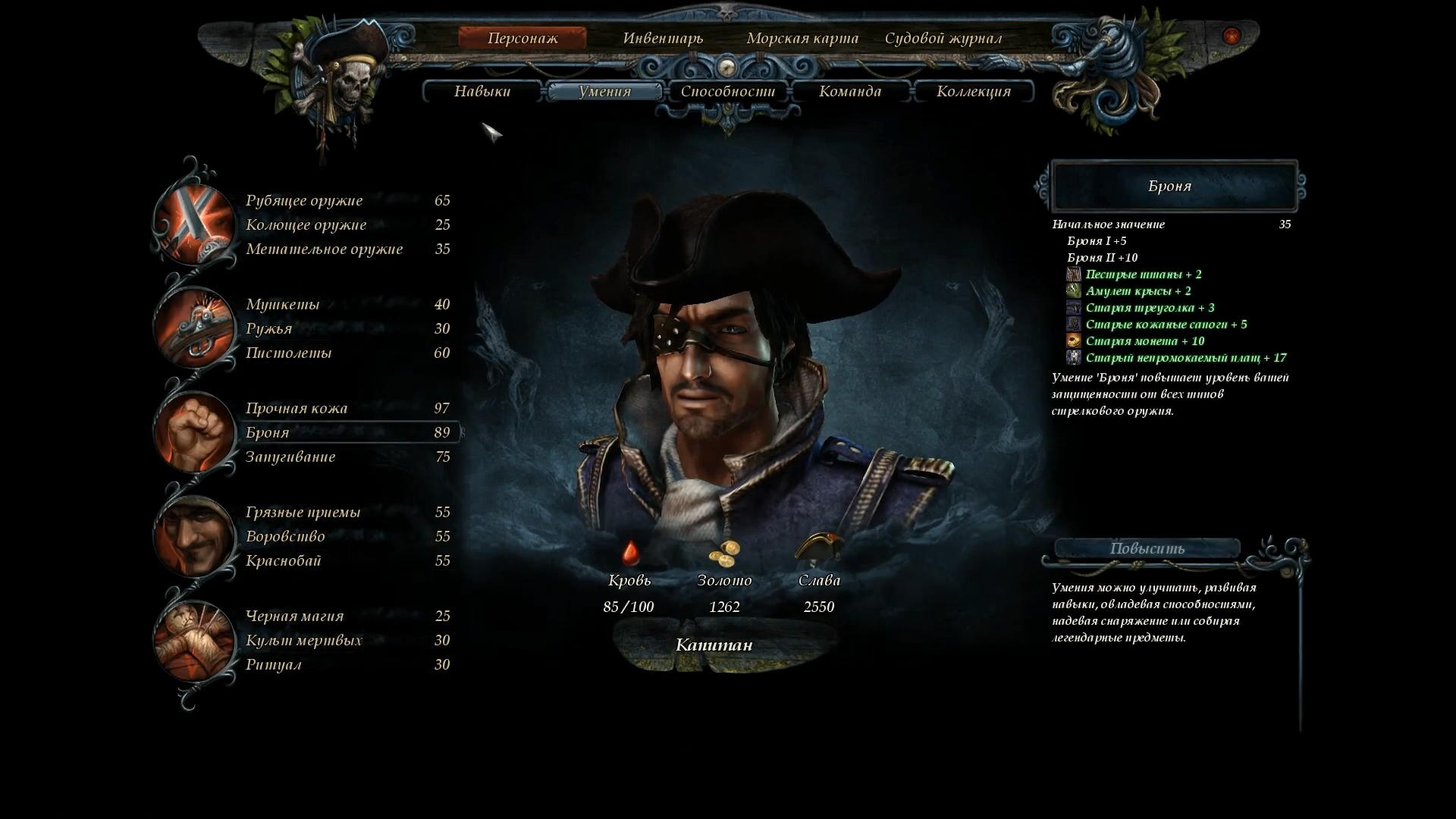Click the Повысить button
The image size is (1456, 819).
(1147, 548)
